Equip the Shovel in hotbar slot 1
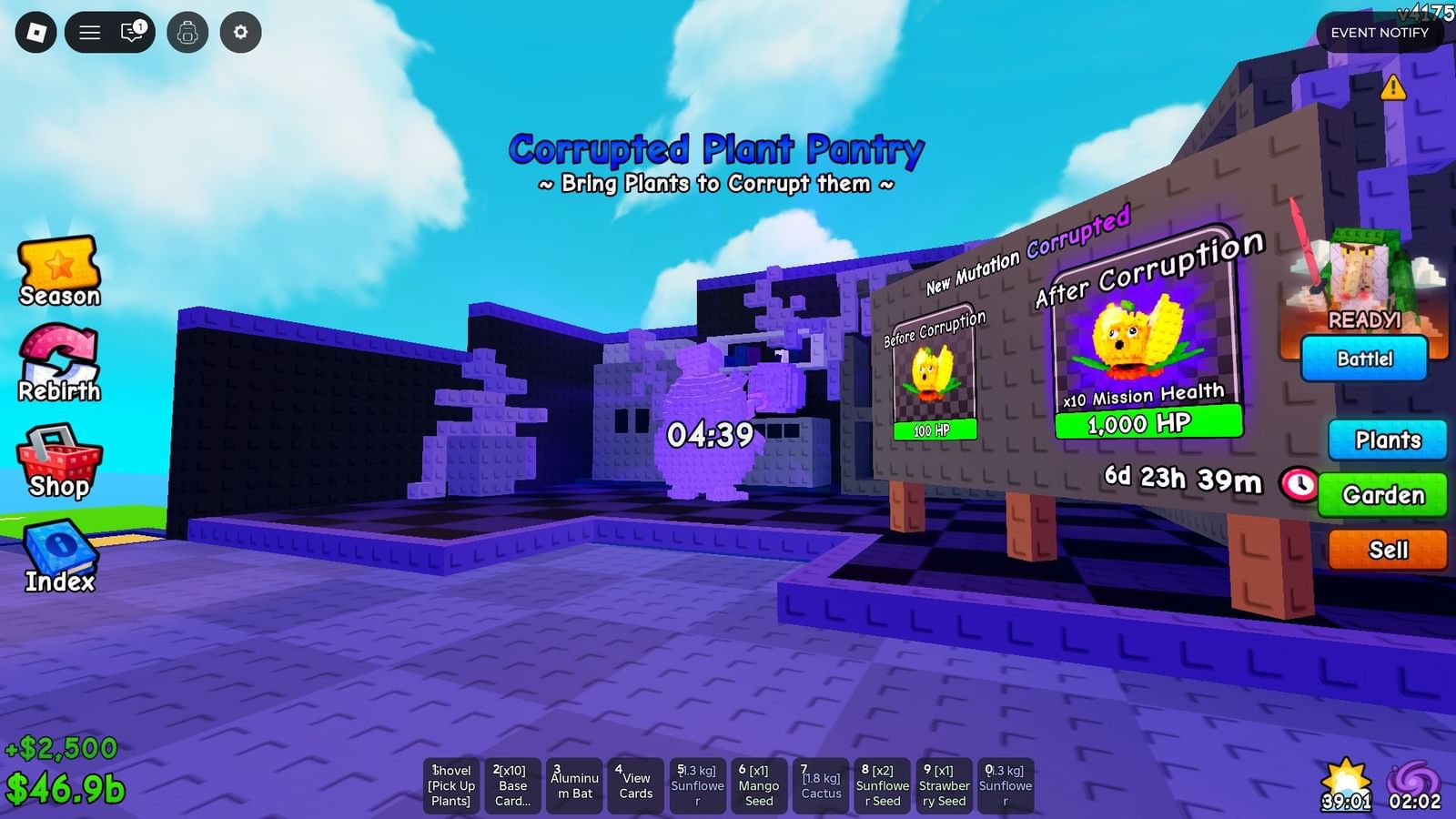 450,784
